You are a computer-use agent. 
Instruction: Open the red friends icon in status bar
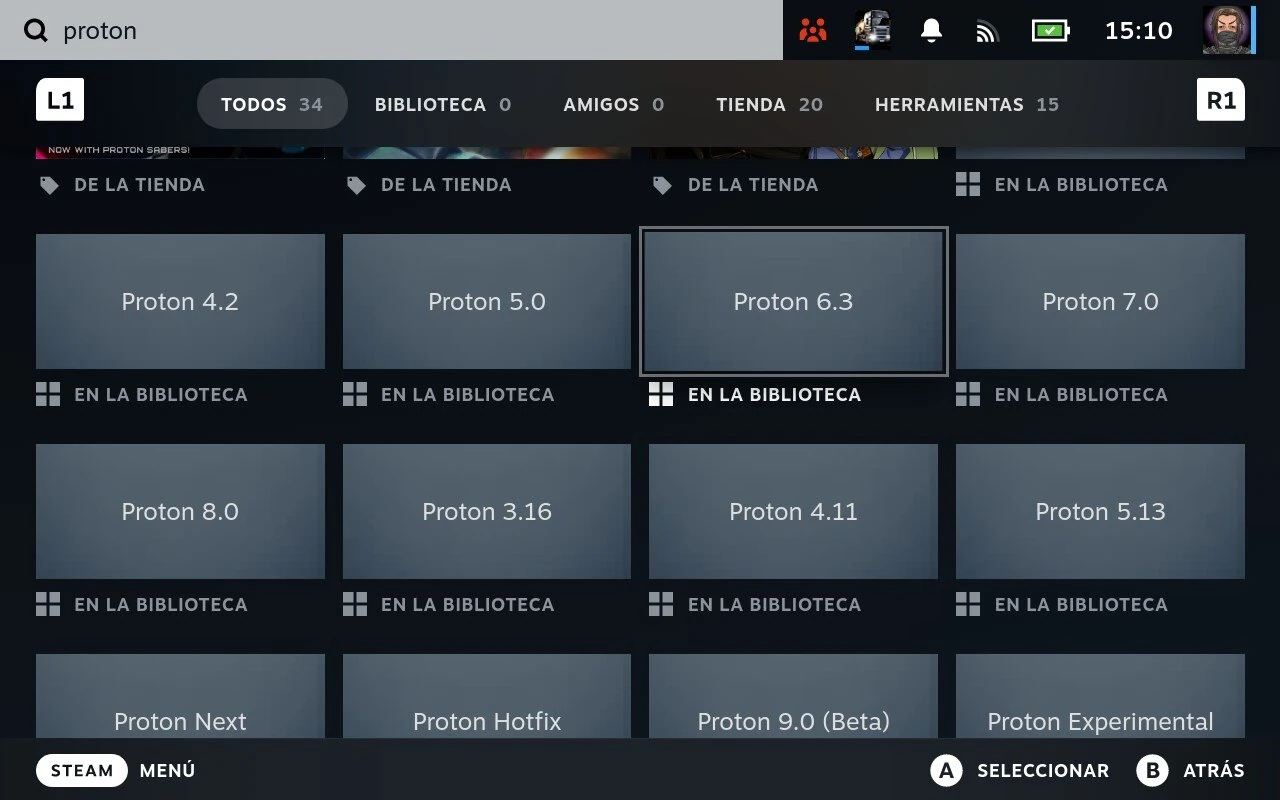813,31
